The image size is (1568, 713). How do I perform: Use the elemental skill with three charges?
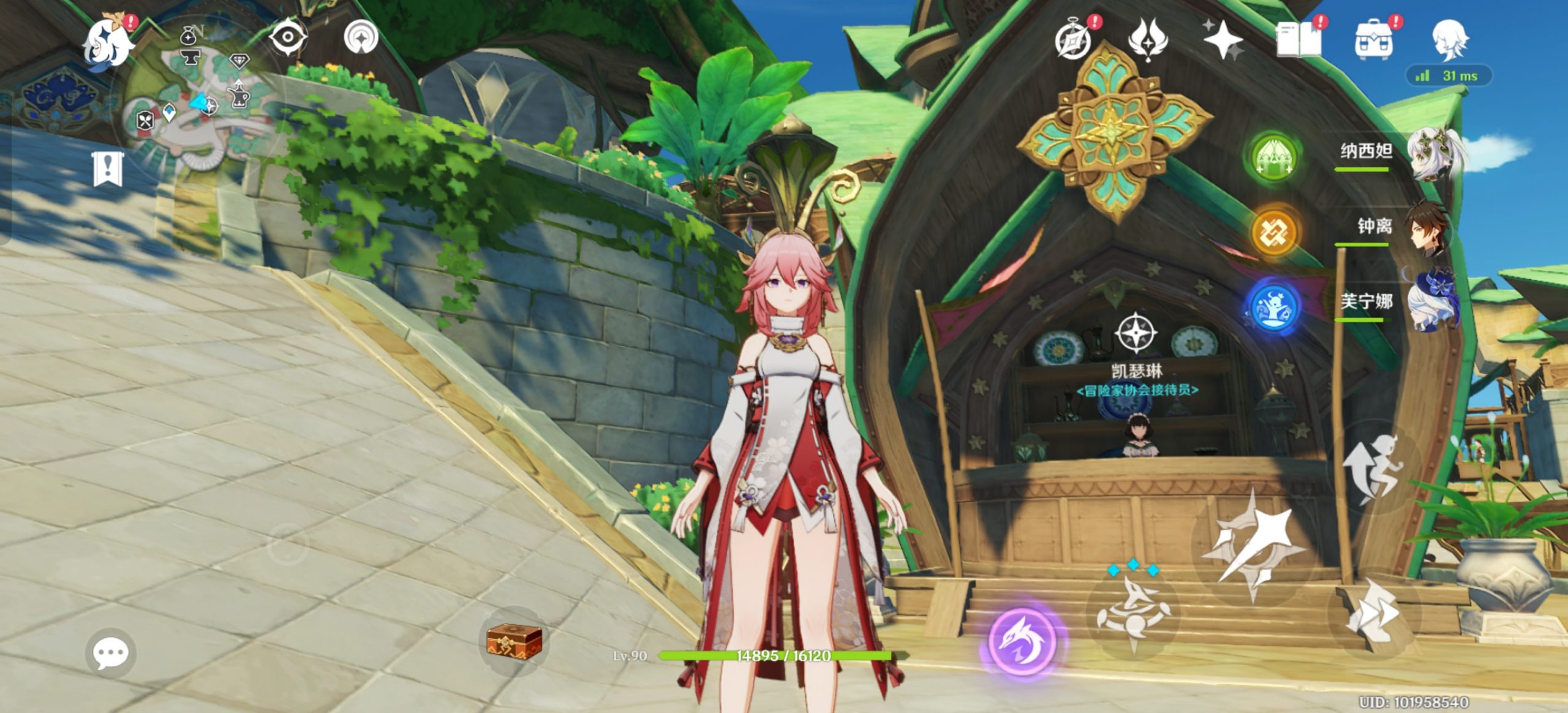click(1133, 613)
